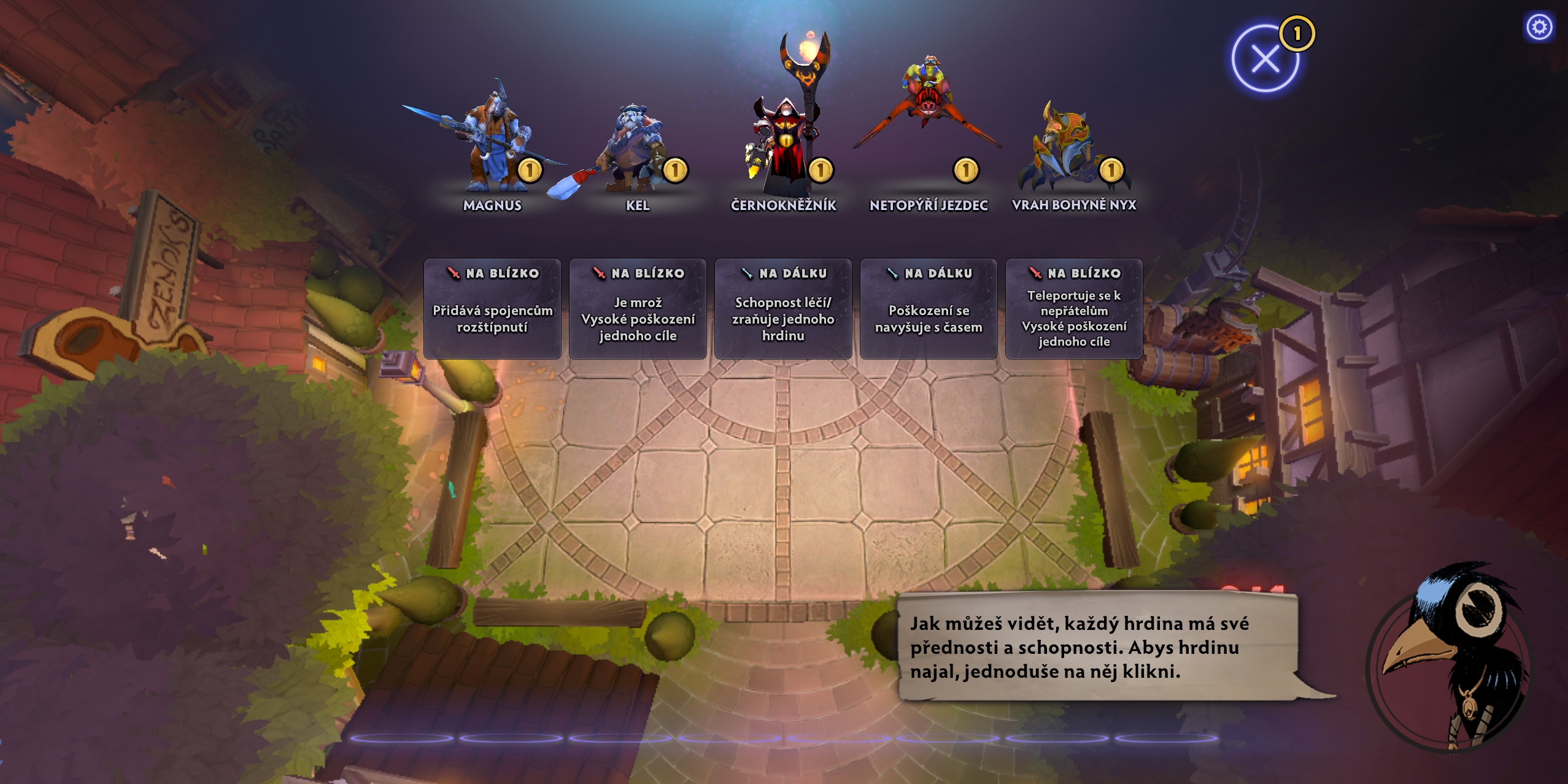Select the 'Je mrož' description card
The width and height of the screenshot is (1568, 784).
pyautogui.click(x=638, y=309)
